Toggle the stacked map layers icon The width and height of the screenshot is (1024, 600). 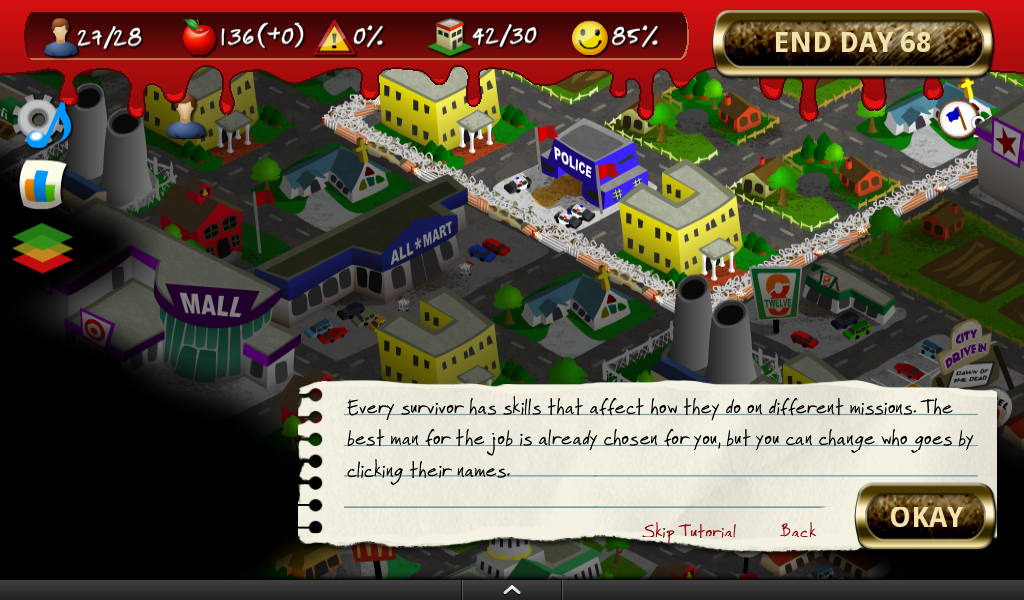point(42,247)
